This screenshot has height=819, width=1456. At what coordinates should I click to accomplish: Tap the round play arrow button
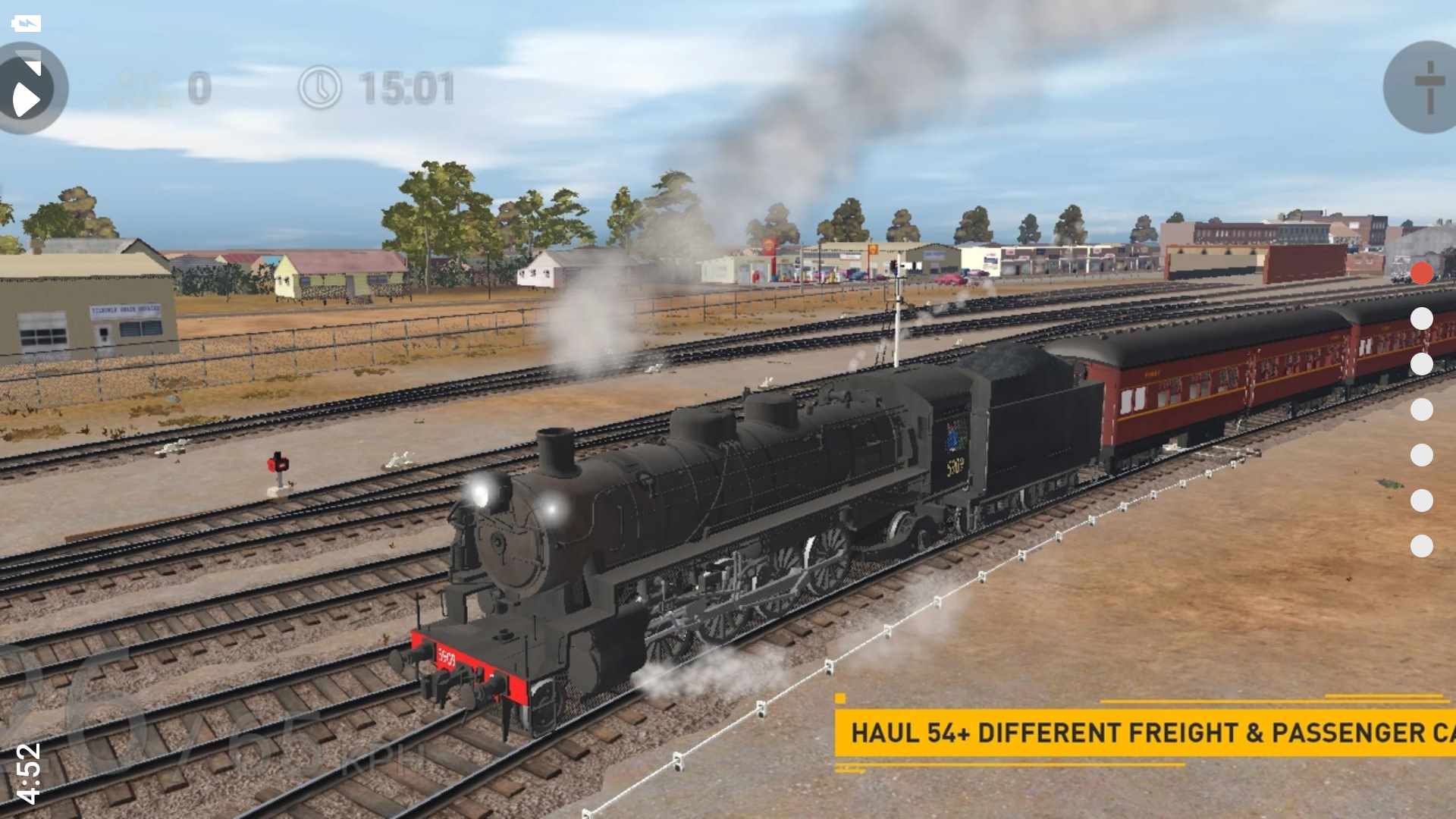pyautogui.click(x=29, y=89)
